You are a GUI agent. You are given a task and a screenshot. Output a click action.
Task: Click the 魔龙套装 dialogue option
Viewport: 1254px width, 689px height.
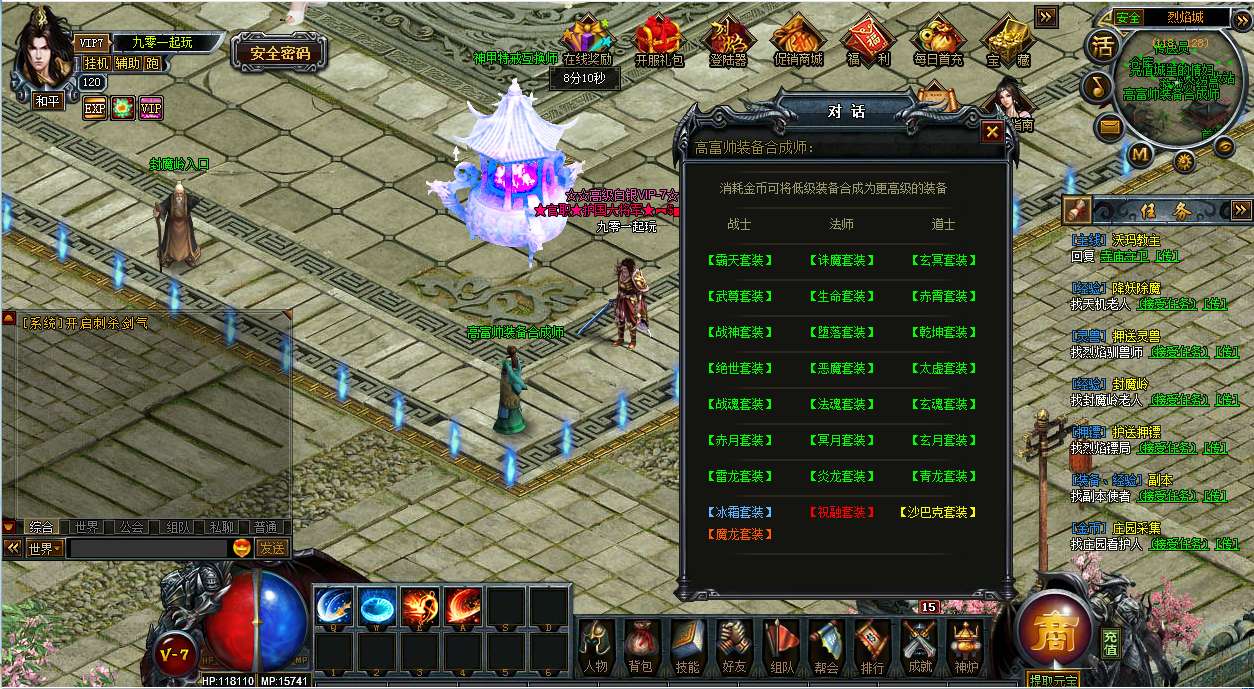741,535
